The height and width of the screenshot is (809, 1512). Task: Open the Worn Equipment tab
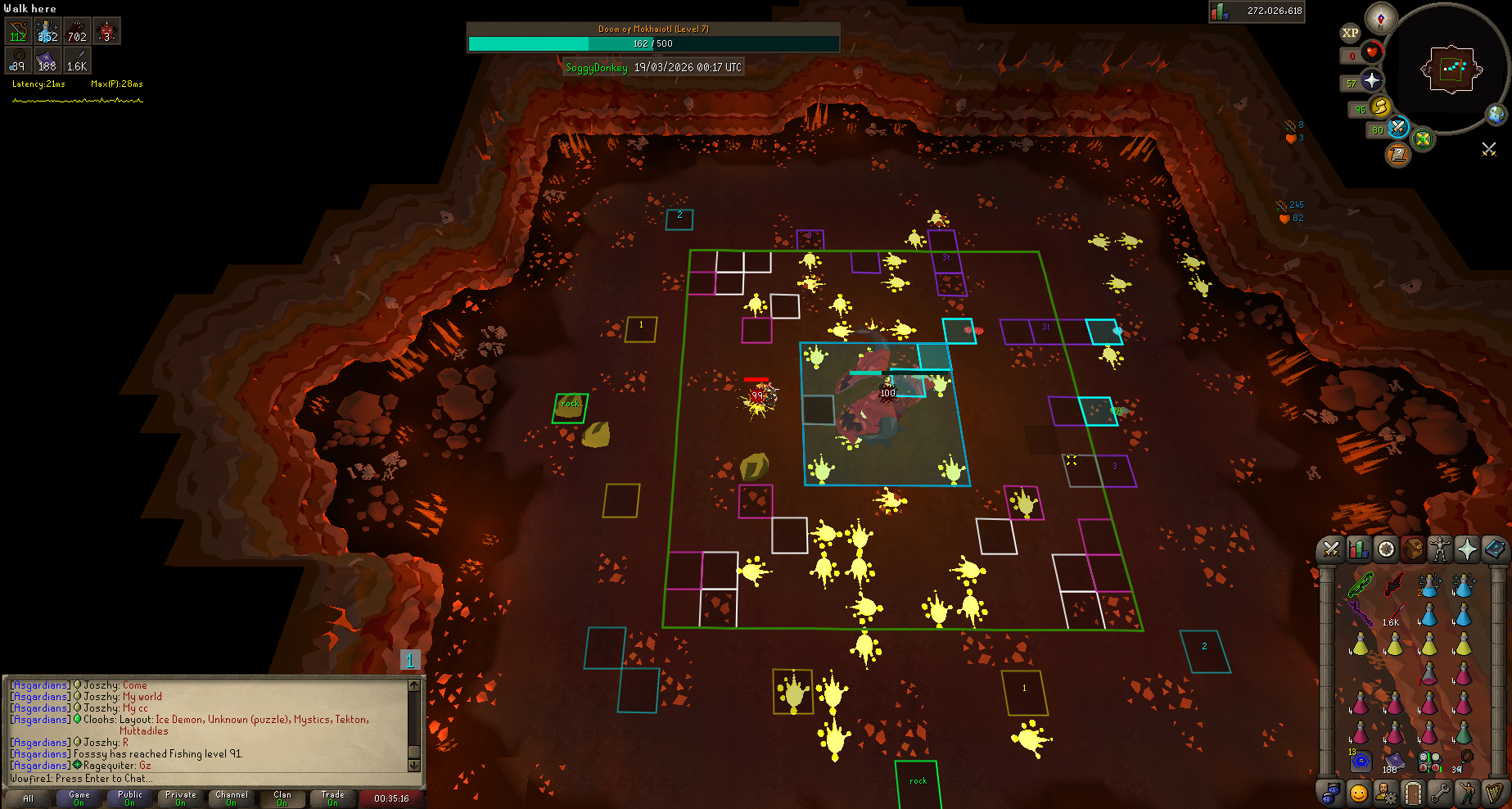click(x=1440, y=549)
